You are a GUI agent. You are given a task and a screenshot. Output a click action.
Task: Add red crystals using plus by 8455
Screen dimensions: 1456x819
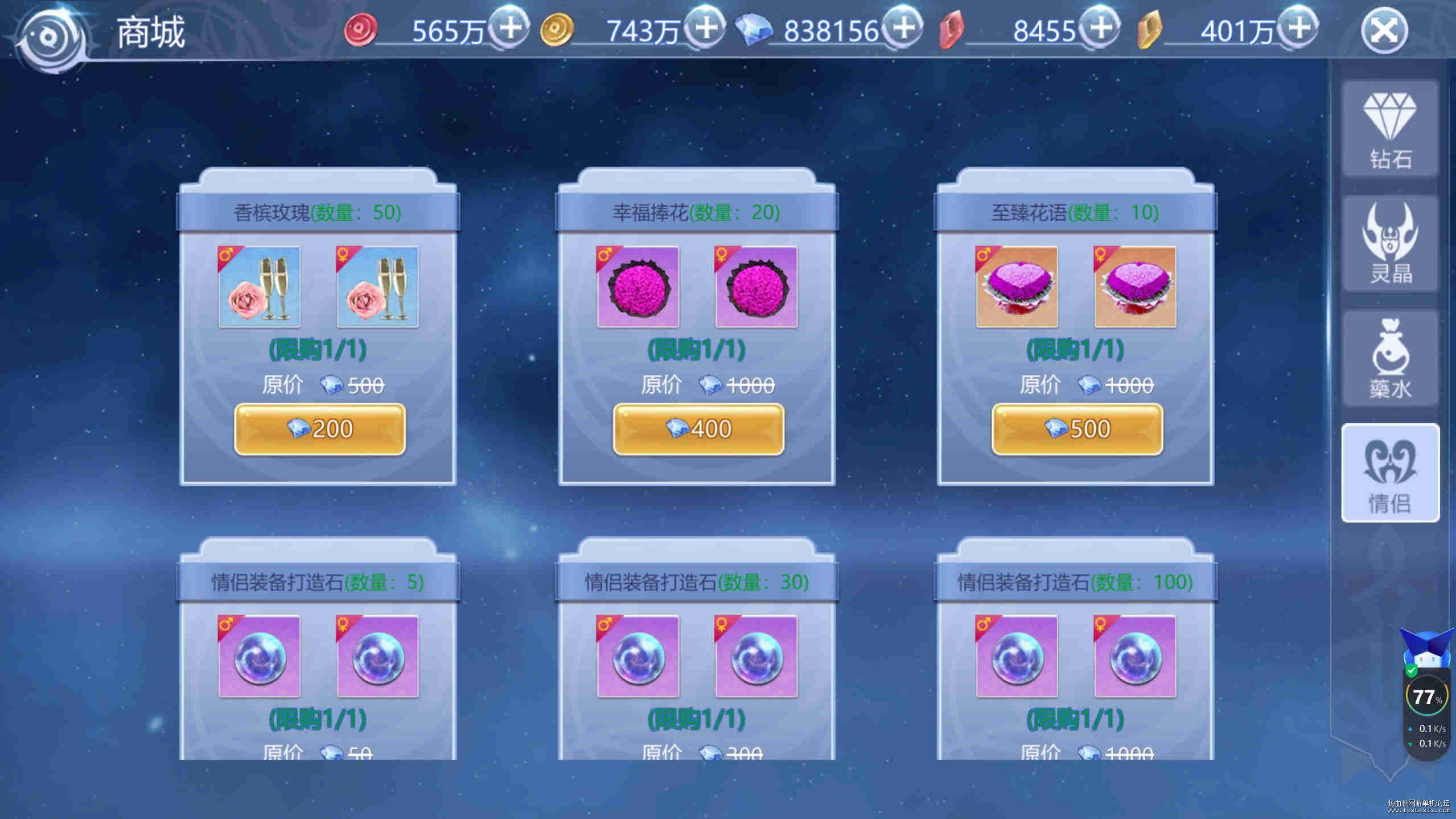pos(1100,27)
